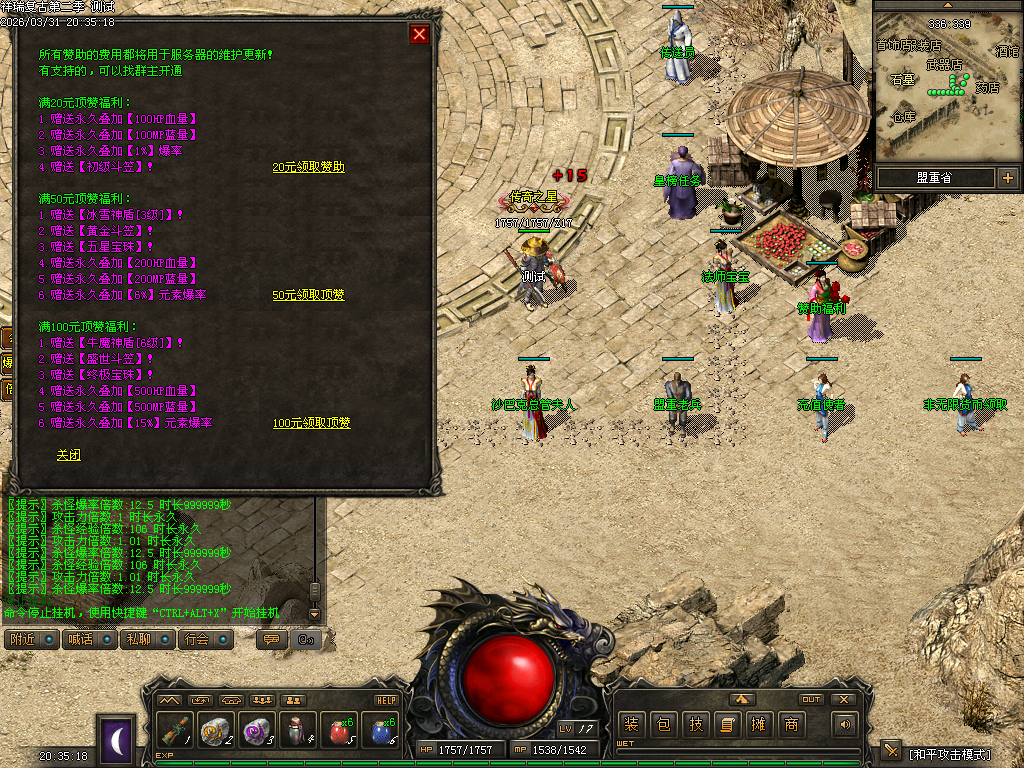This screenshot has height=768, width=1024.
Task: Switch to the 附近 nearby chat channel
Action: 31,639
